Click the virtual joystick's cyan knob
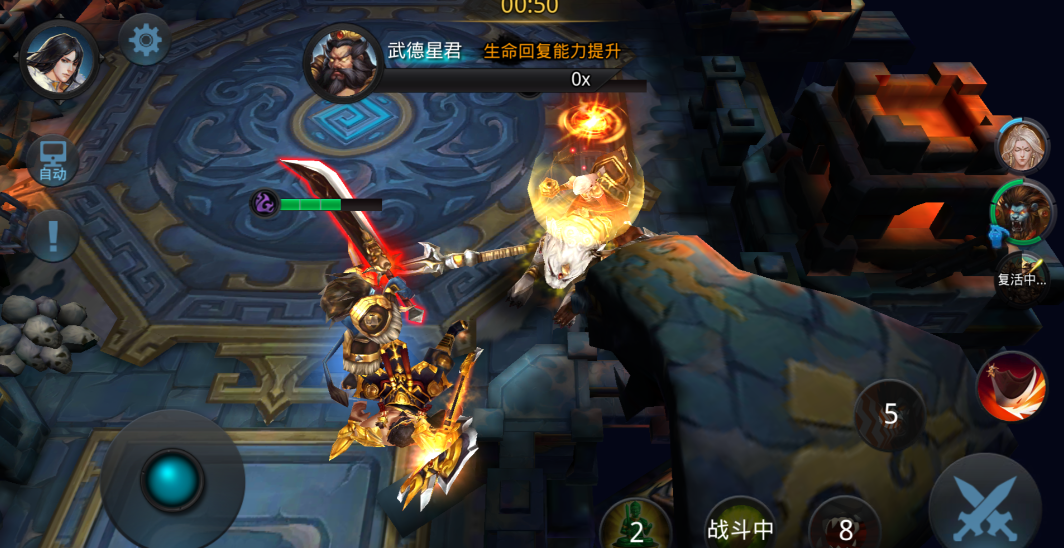 [174, 480]
